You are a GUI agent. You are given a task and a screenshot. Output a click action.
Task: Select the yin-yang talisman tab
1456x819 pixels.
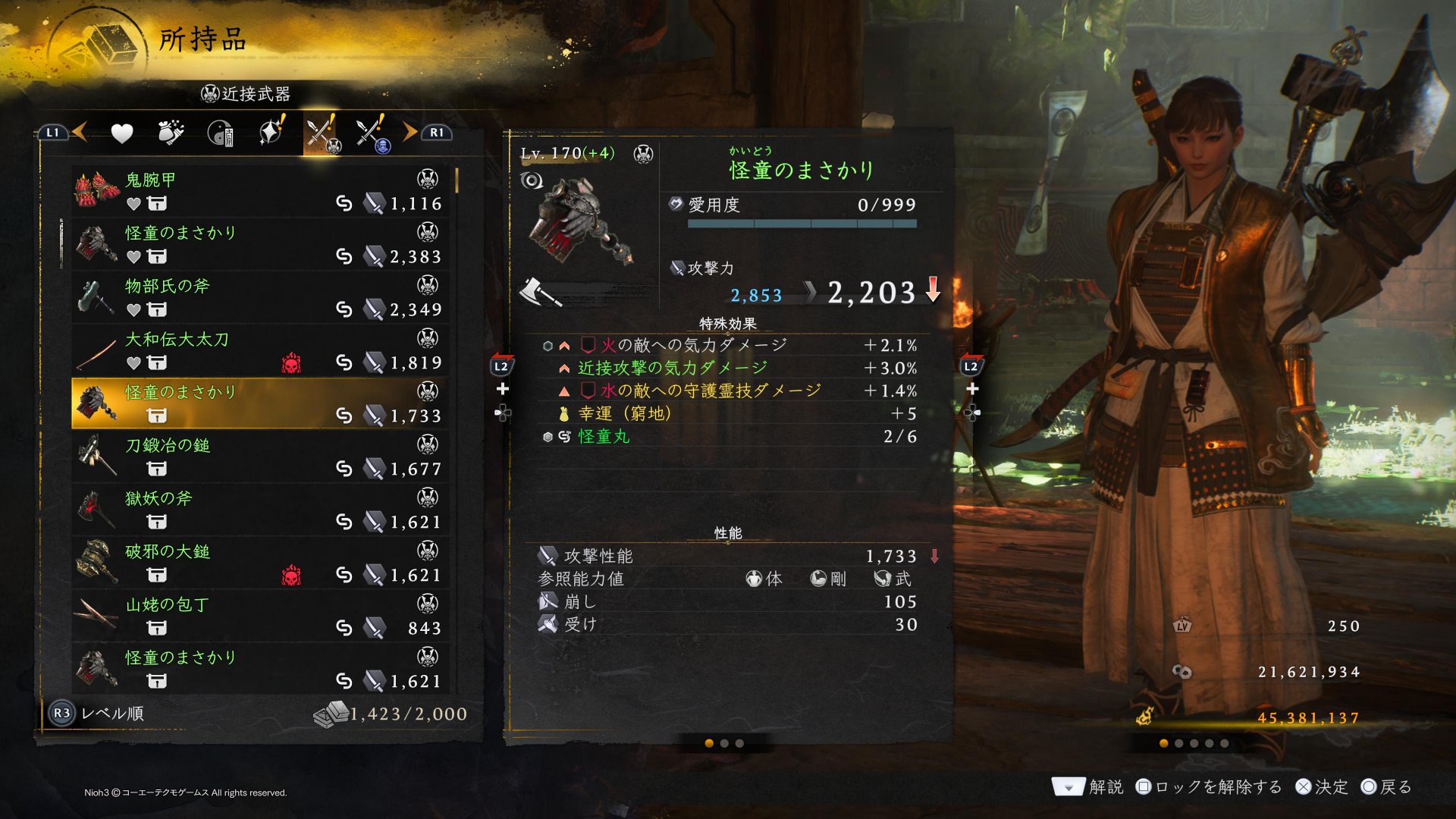[x=220, y=134]
